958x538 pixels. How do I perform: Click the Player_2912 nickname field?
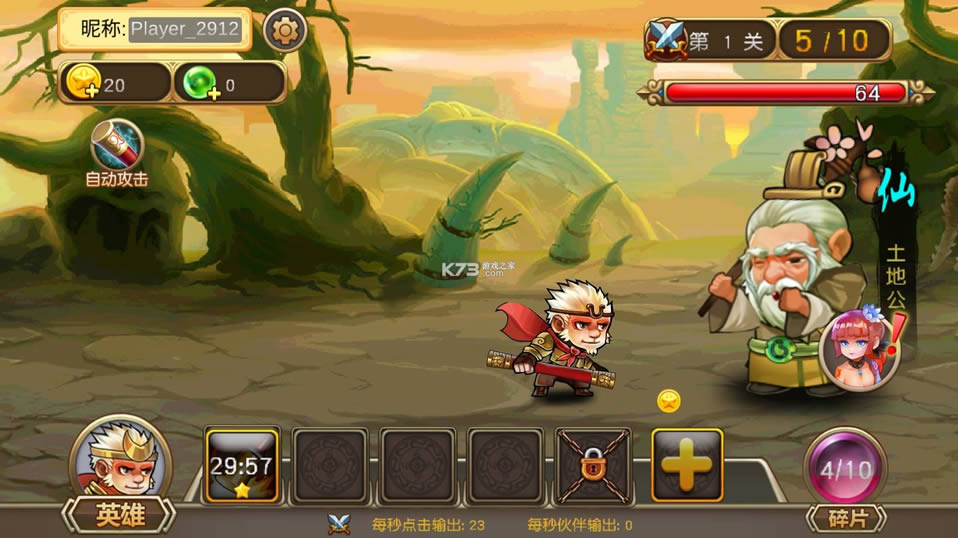186,29
